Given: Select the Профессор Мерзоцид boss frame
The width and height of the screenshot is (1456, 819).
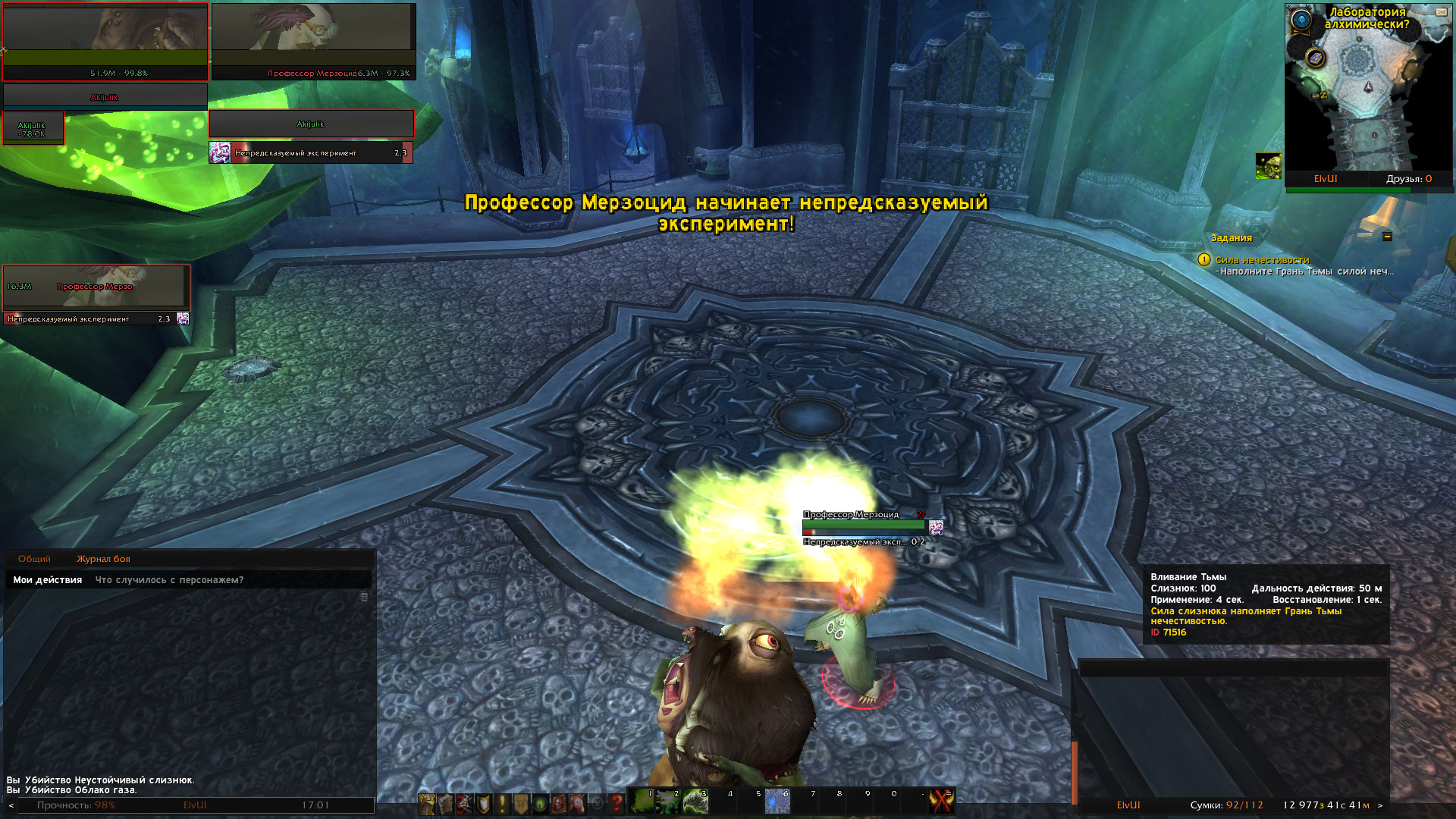Looking at the screenshot, I should pyautogui.click(x=313, y=41).
